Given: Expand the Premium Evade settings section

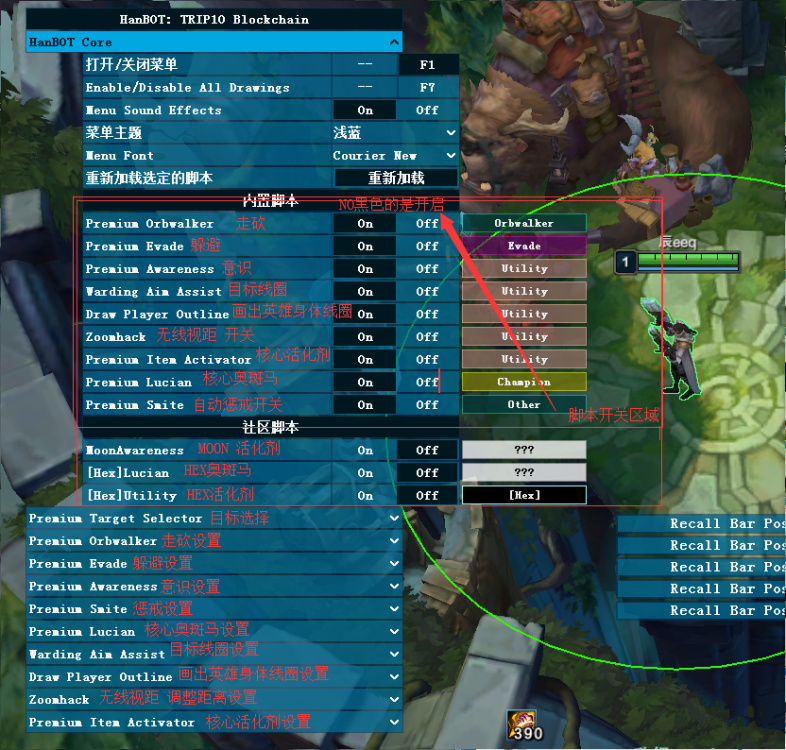Looking at the screenshot, I should (x=214, y=564).
